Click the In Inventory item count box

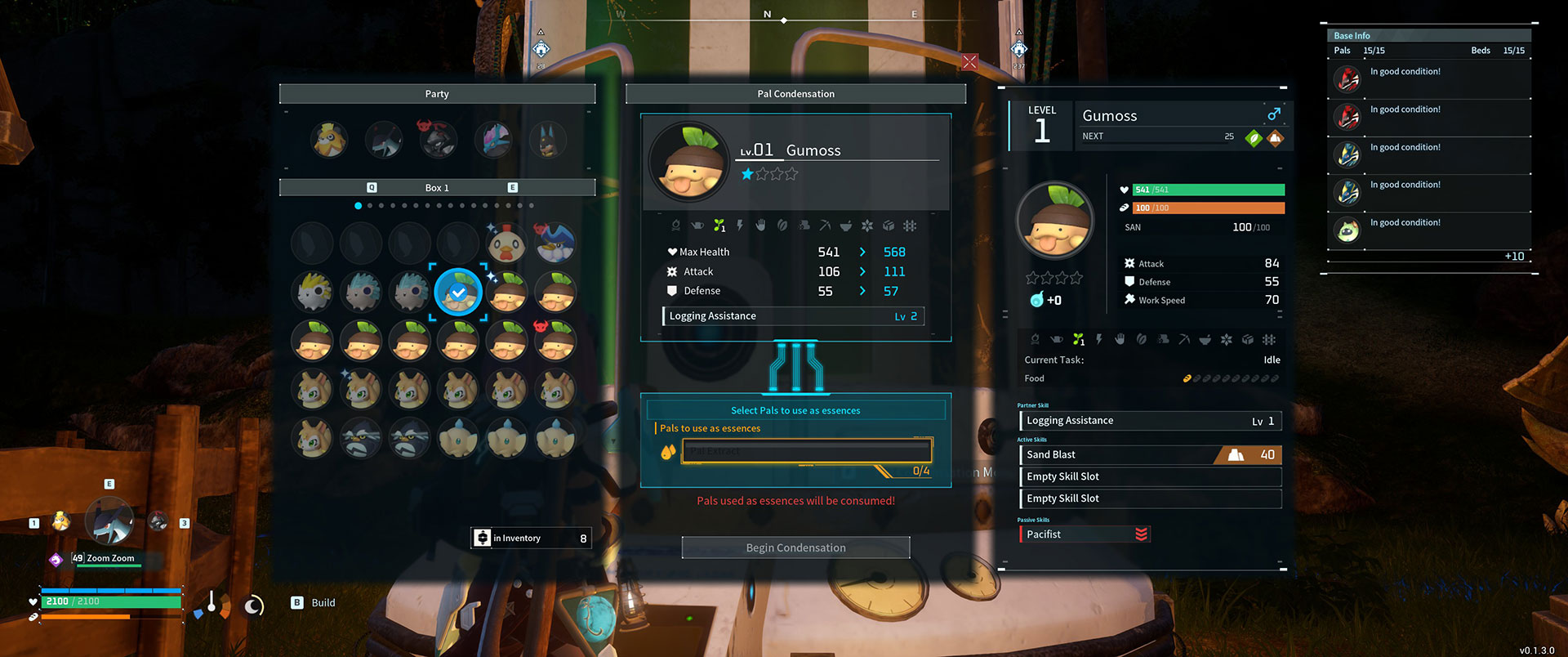[531, 538]
